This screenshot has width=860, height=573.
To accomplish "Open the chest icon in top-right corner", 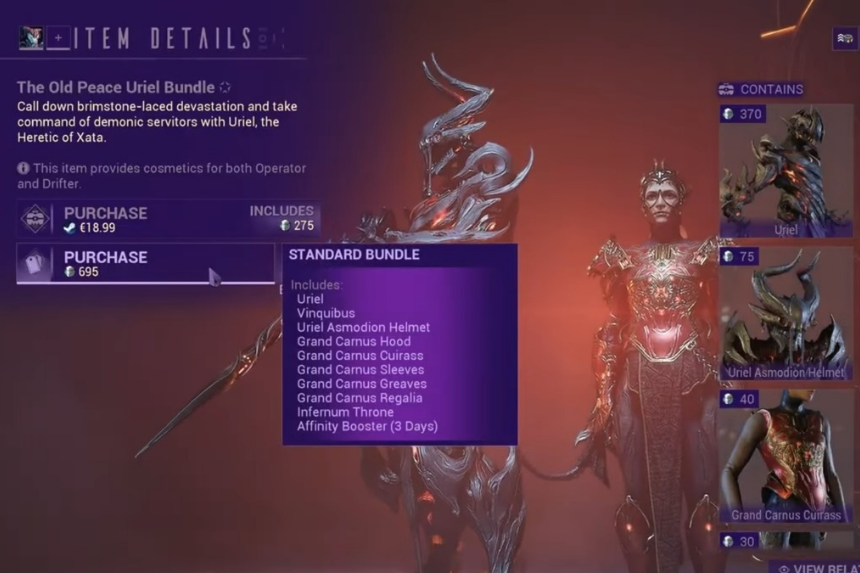I will click(843, 39).
